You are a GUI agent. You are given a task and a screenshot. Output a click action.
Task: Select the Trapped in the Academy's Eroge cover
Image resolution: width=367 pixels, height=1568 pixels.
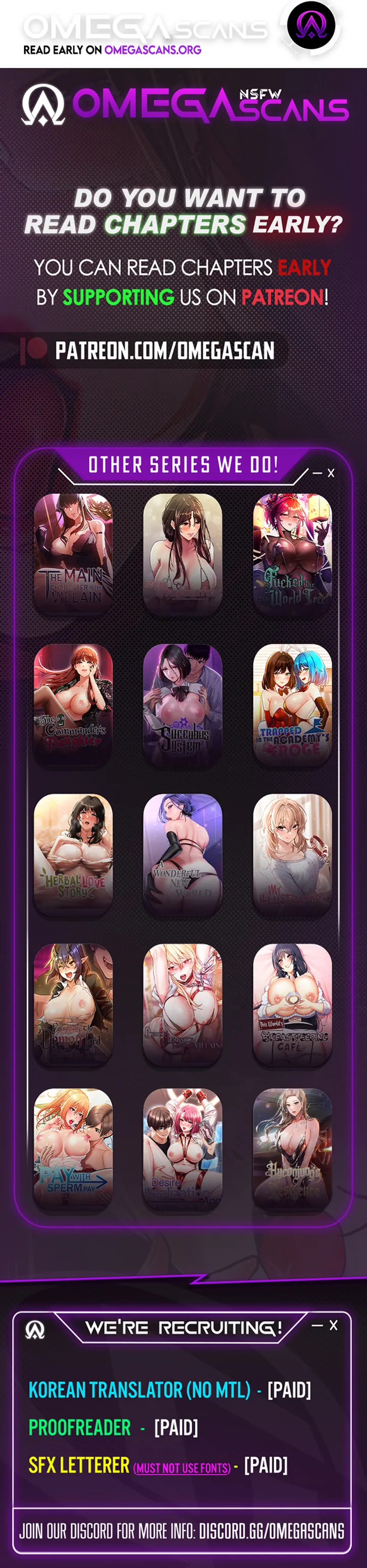pos(292,704)
